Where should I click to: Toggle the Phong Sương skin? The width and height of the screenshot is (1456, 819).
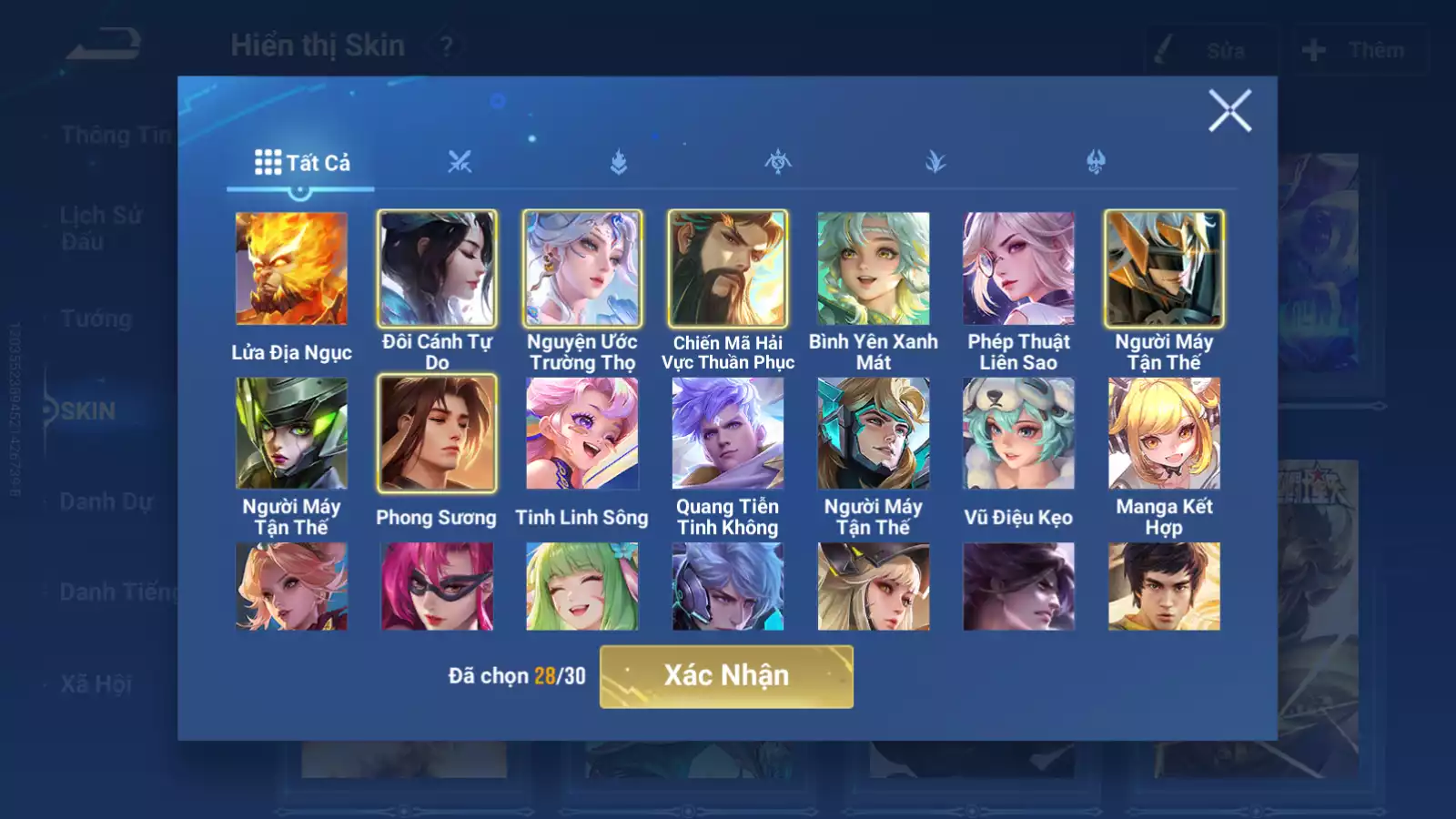point(437,433)
